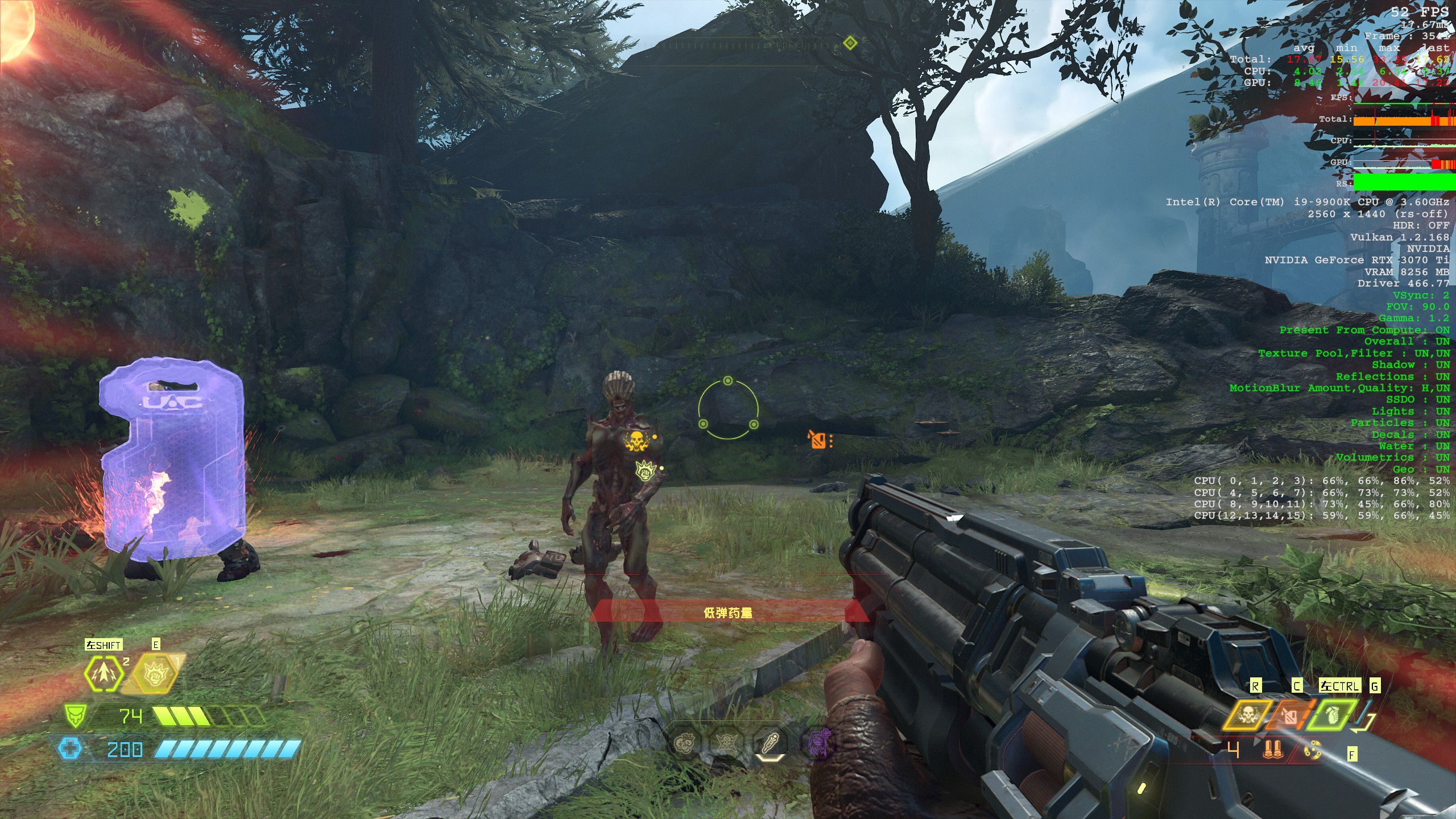
Task: Select the shotgun shells ammo icon
Action: 1273,750
